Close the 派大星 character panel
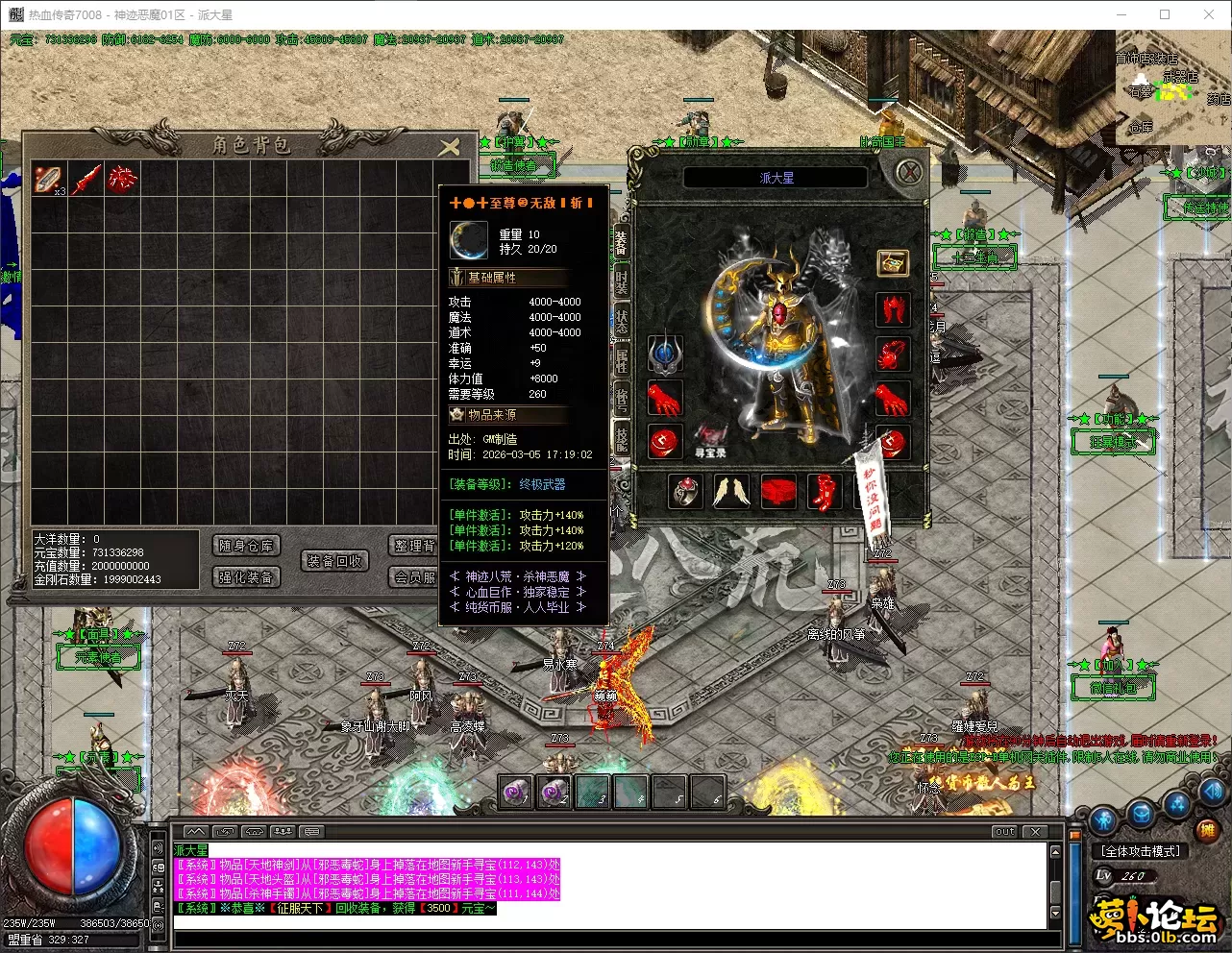Screen dimensions: 1232x953 coord(908,173)
